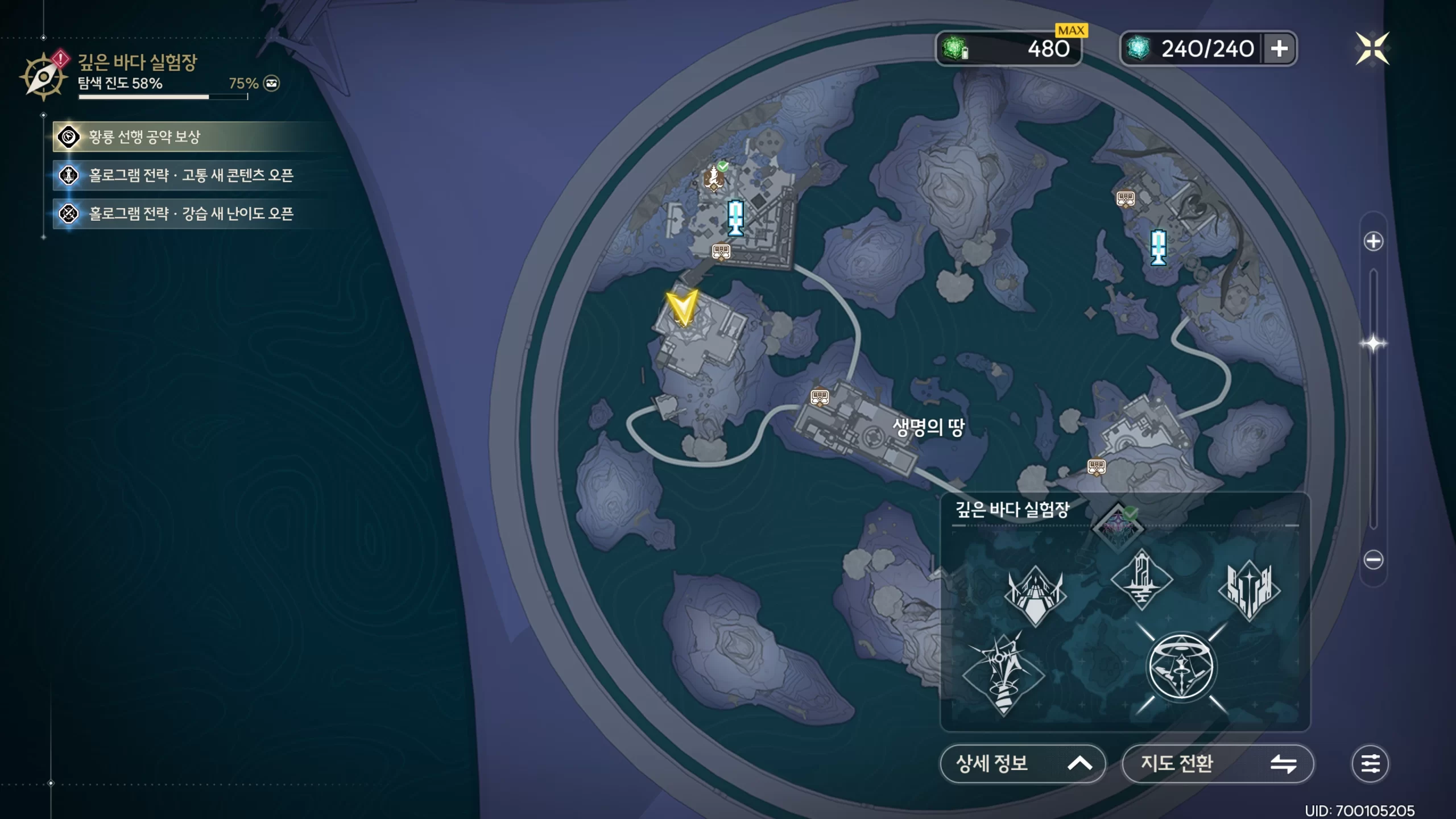
Task: Choose the horned crown region emblem
Action: [1035, 594]
